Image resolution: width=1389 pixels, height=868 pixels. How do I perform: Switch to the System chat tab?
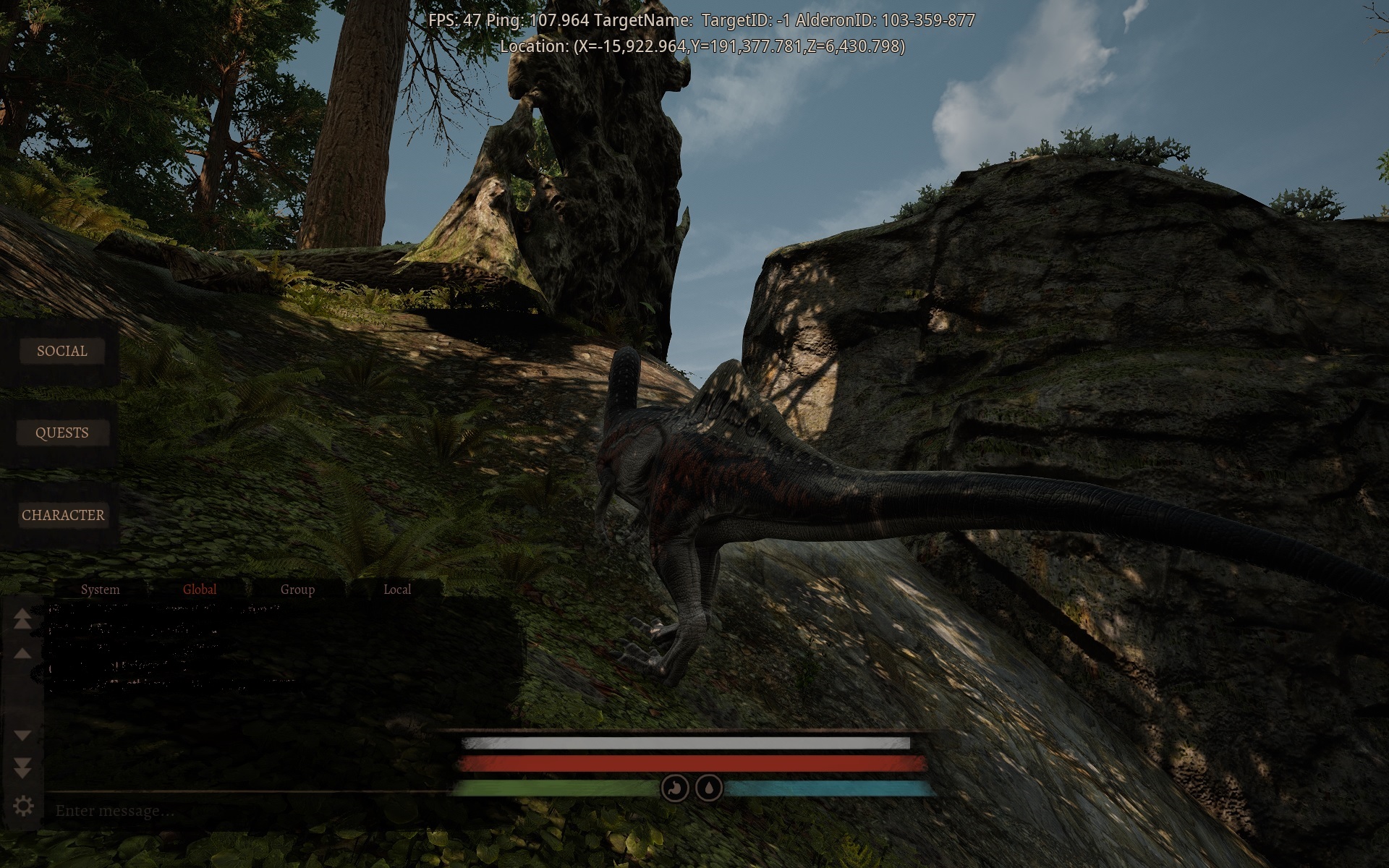101,589
